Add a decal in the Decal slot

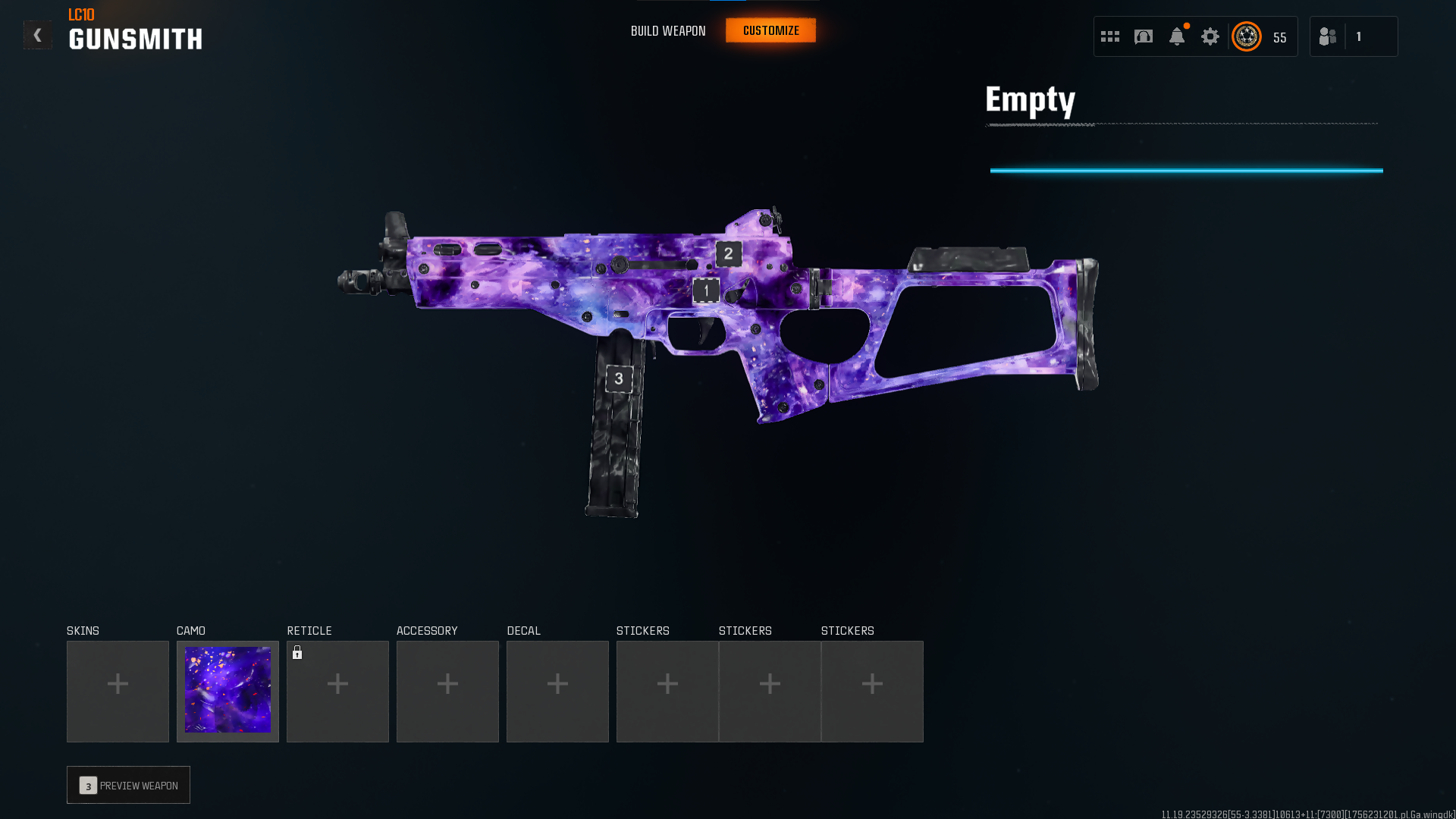click(x=557, y=691)
